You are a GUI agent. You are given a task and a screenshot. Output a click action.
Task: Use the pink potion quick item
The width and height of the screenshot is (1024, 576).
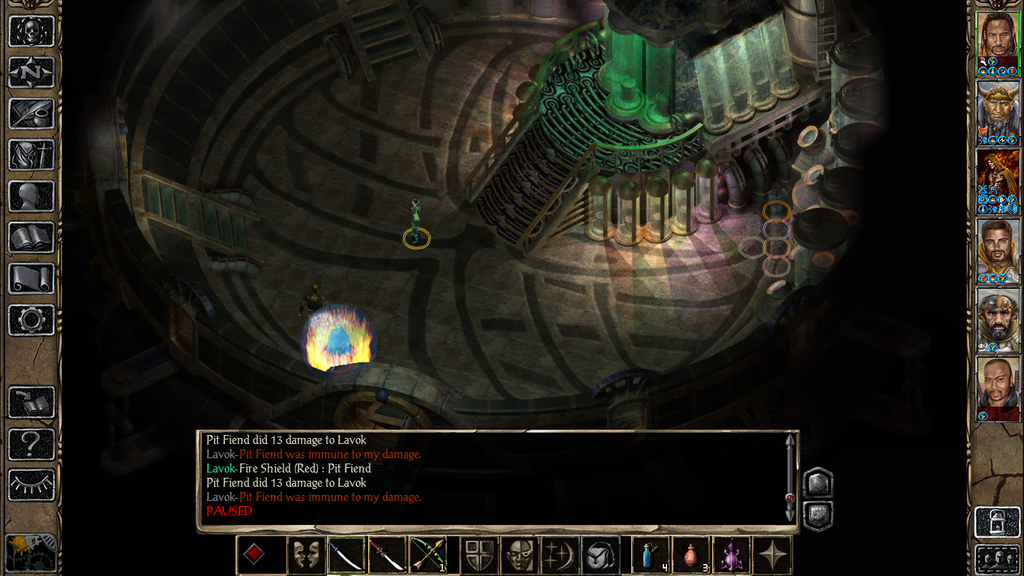pos(691,555)
